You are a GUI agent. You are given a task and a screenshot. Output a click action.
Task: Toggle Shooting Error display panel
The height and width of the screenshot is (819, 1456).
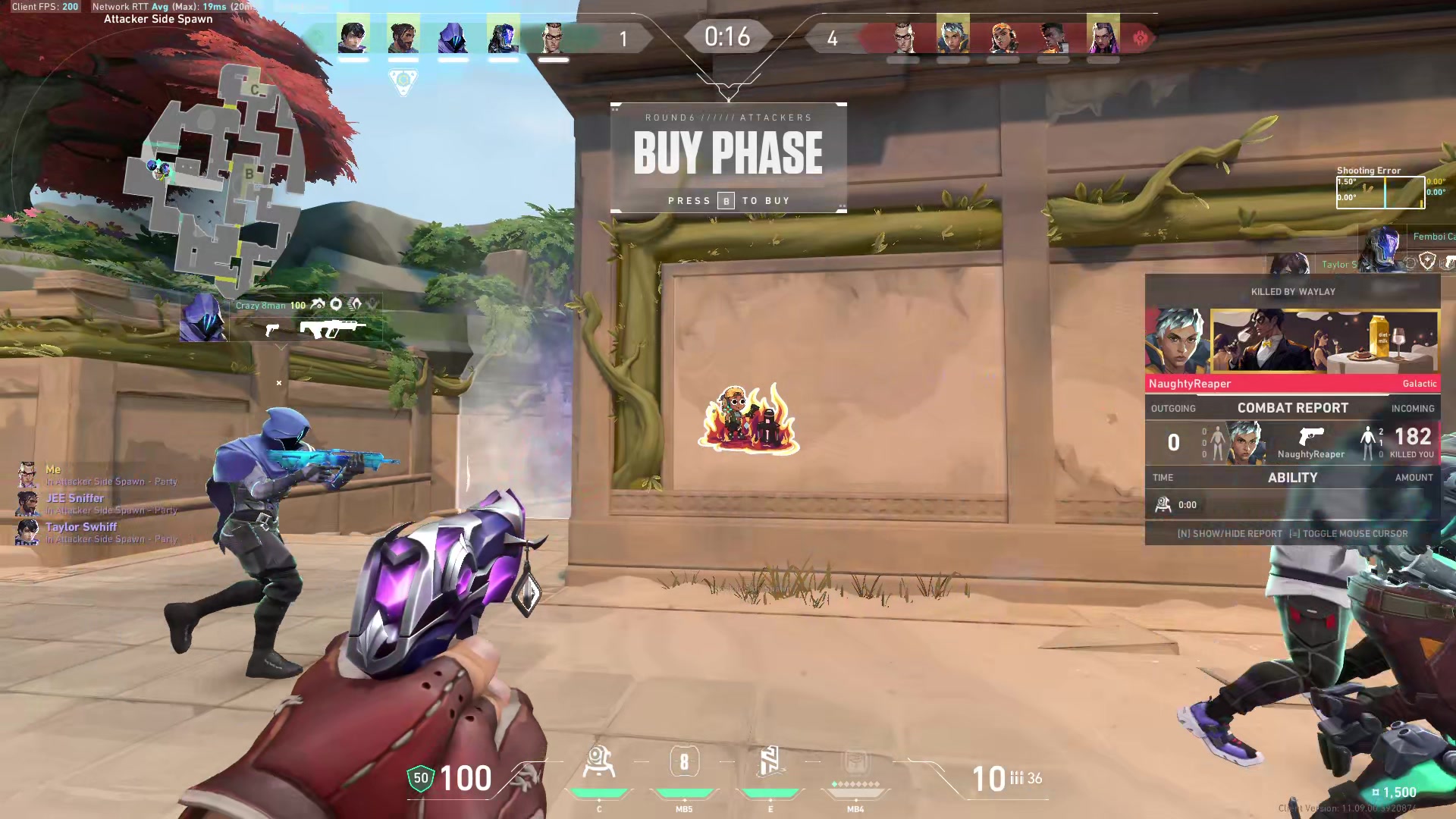(1369, 170)
